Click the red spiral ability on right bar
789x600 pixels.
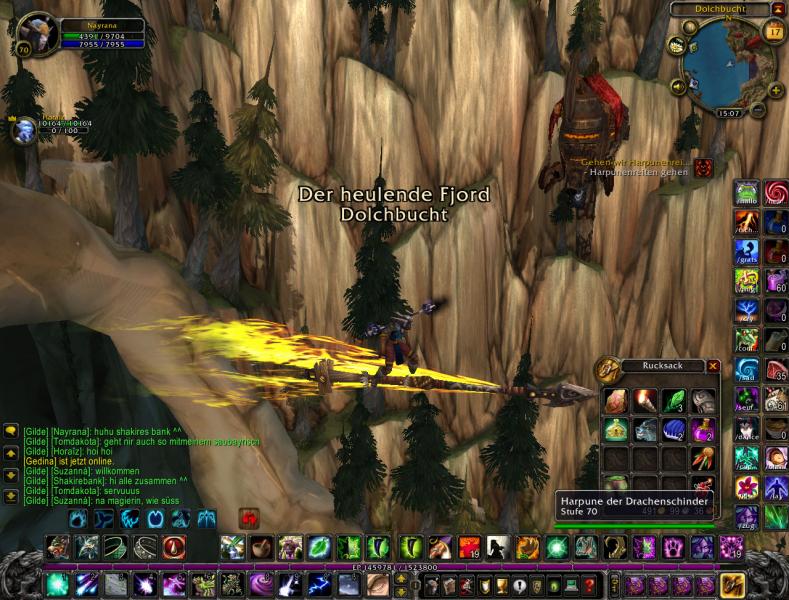pyautogui.click(x=775, y=193)
